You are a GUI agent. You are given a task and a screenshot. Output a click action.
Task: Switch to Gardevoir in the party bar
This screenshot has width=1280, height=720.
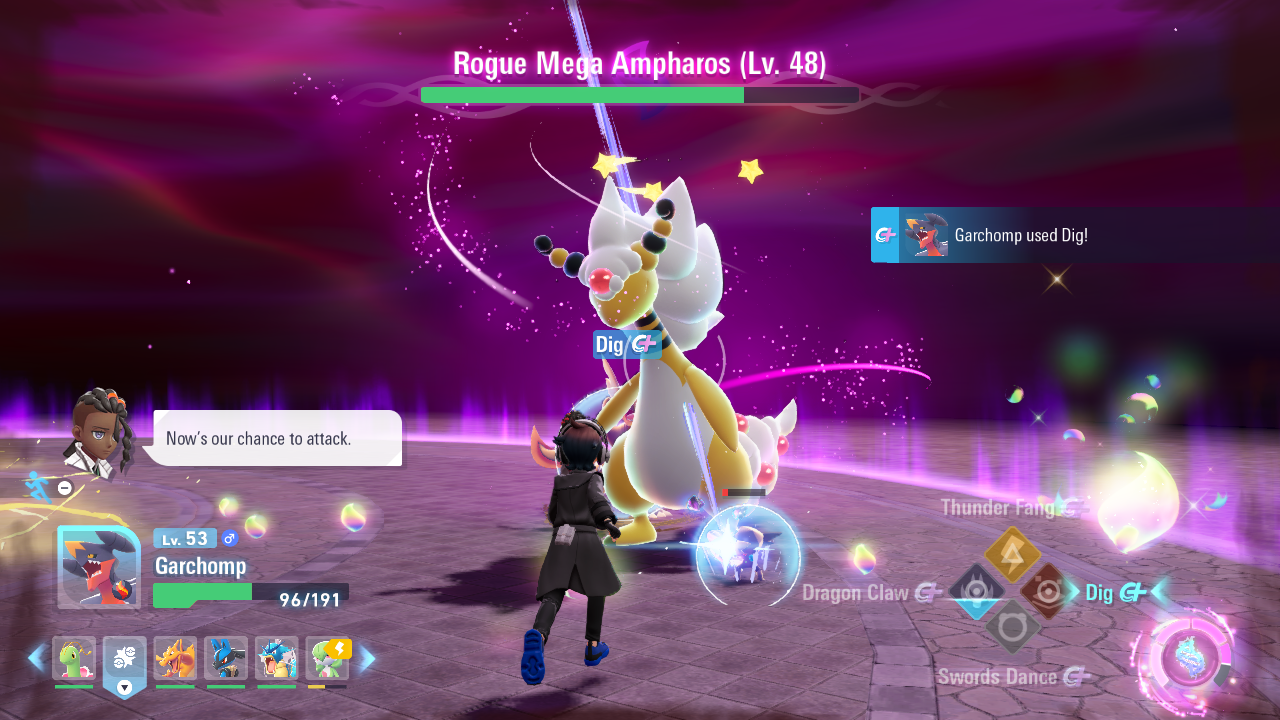[x=327, y=658]
